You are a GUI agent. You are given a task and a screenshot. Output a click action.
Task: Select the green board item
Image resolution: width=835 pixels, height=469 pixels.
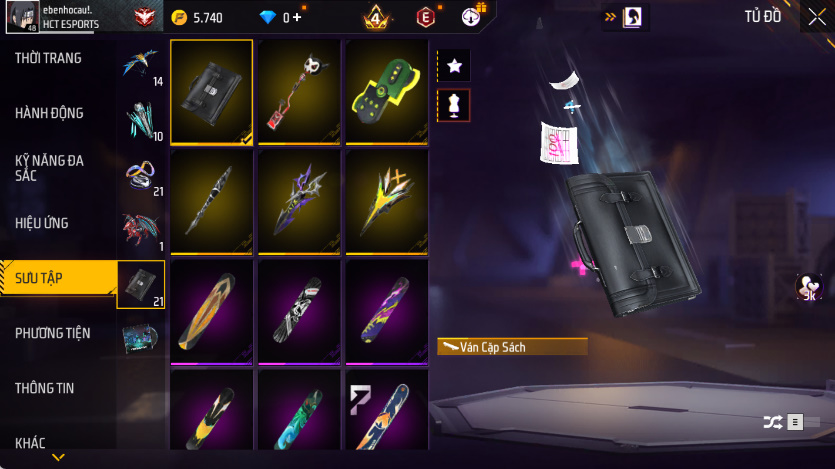(386, 92)
